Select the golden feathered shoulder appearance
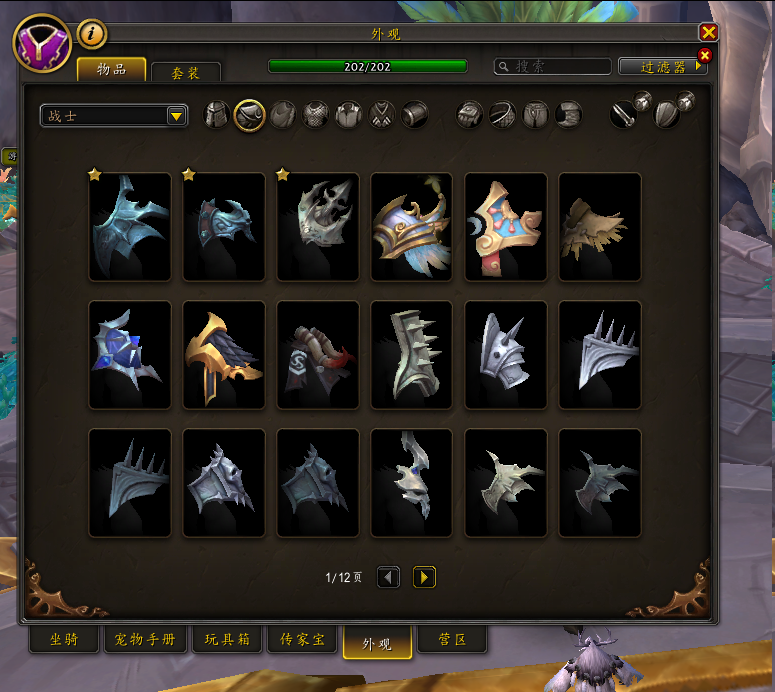This screenshot has height=692, width=775. [x=411, y=227]
